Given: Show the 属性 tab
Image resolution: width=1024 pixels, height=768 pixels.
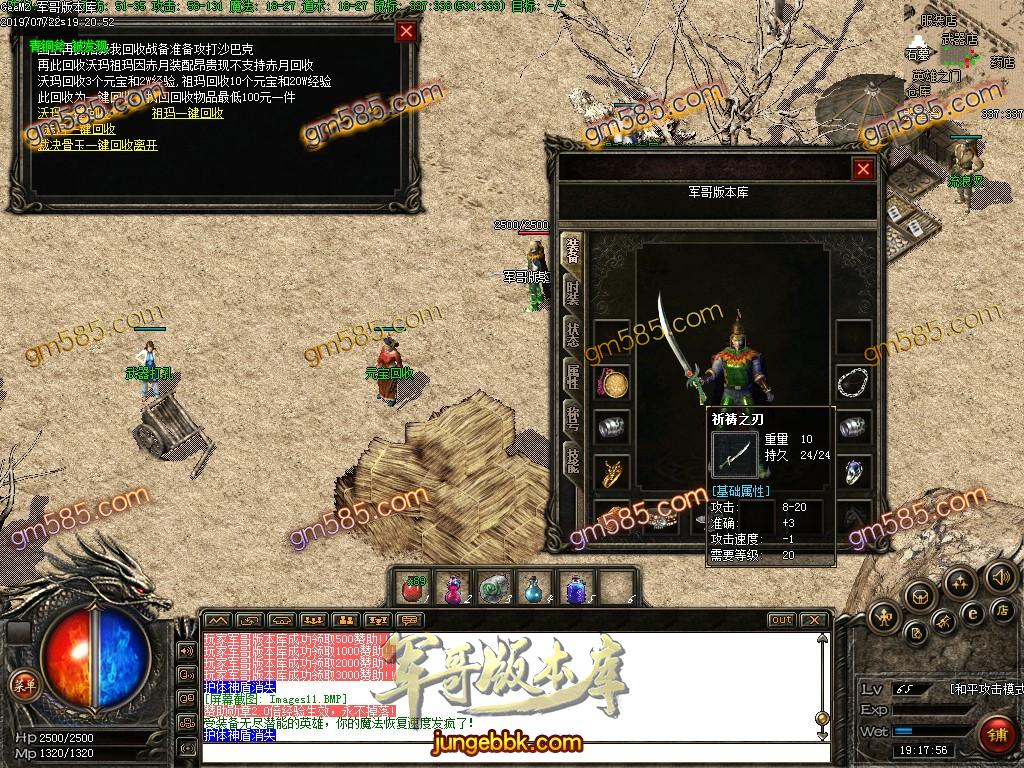Looking at the screenshot, I should (x=572, y=377).
